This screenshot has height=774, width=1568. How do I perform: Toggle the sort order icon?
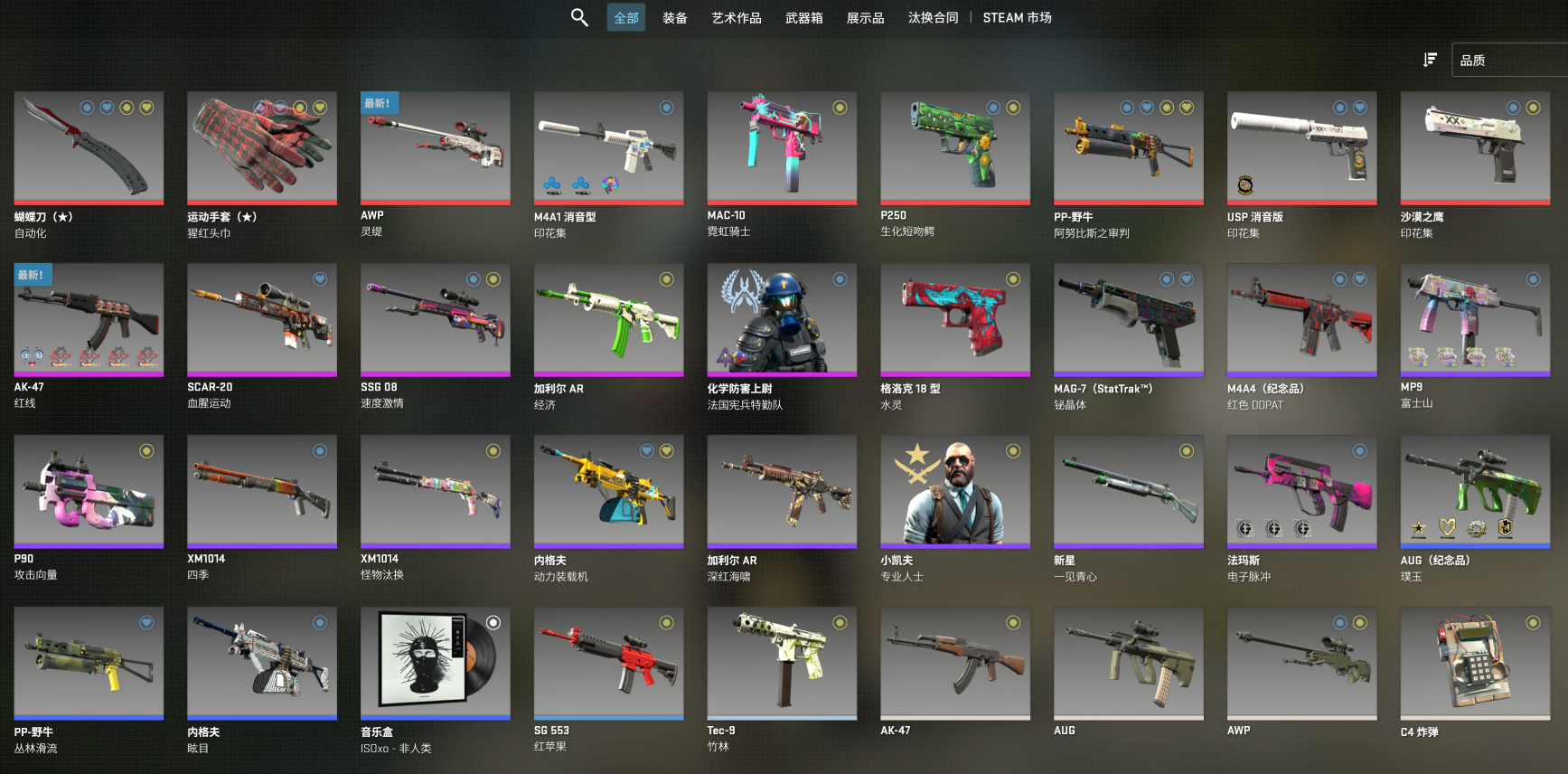(1430, 60)
